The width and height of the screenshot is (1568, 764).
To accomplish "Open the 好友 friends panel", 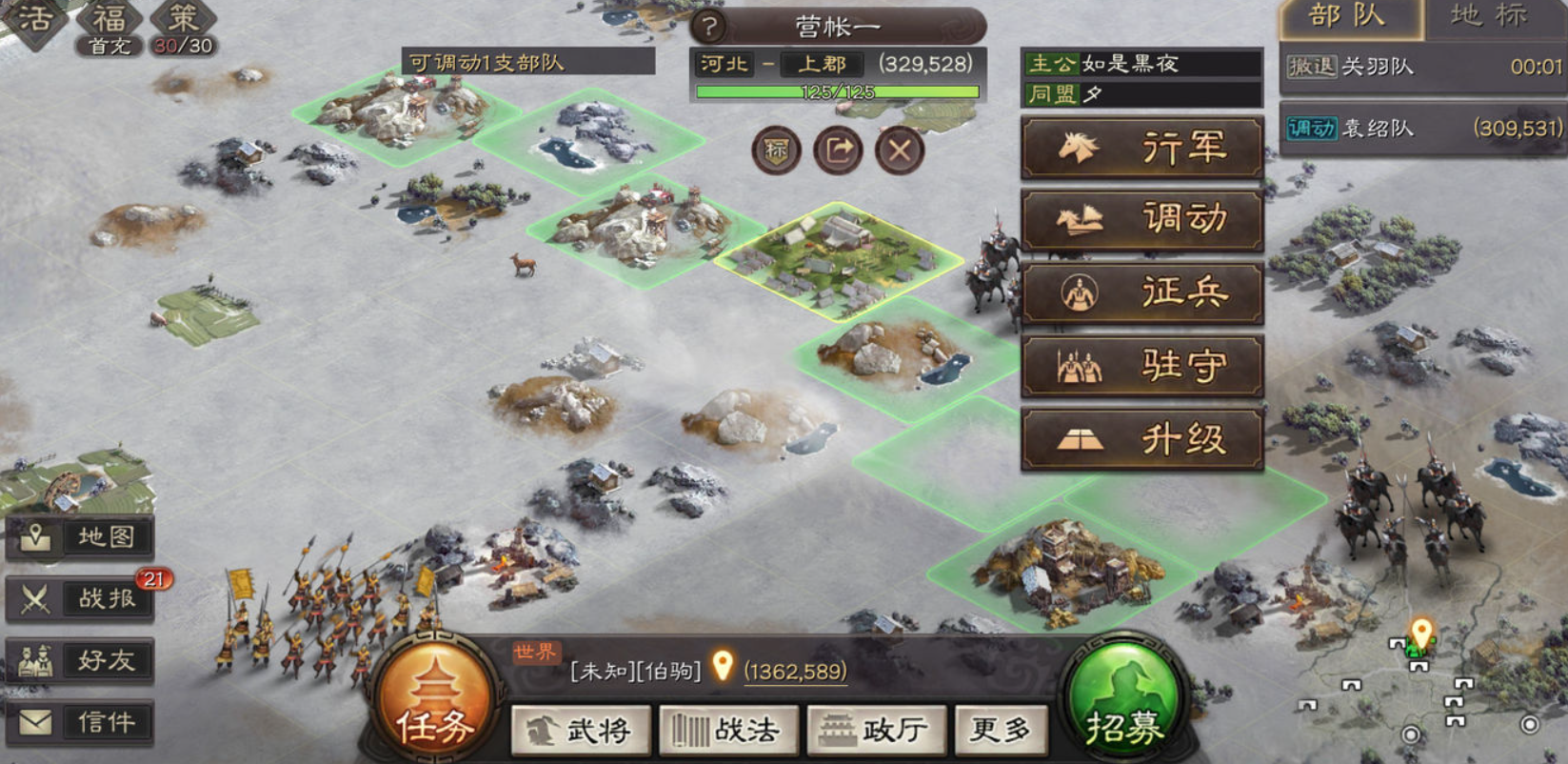I will (x=81, y=659).
